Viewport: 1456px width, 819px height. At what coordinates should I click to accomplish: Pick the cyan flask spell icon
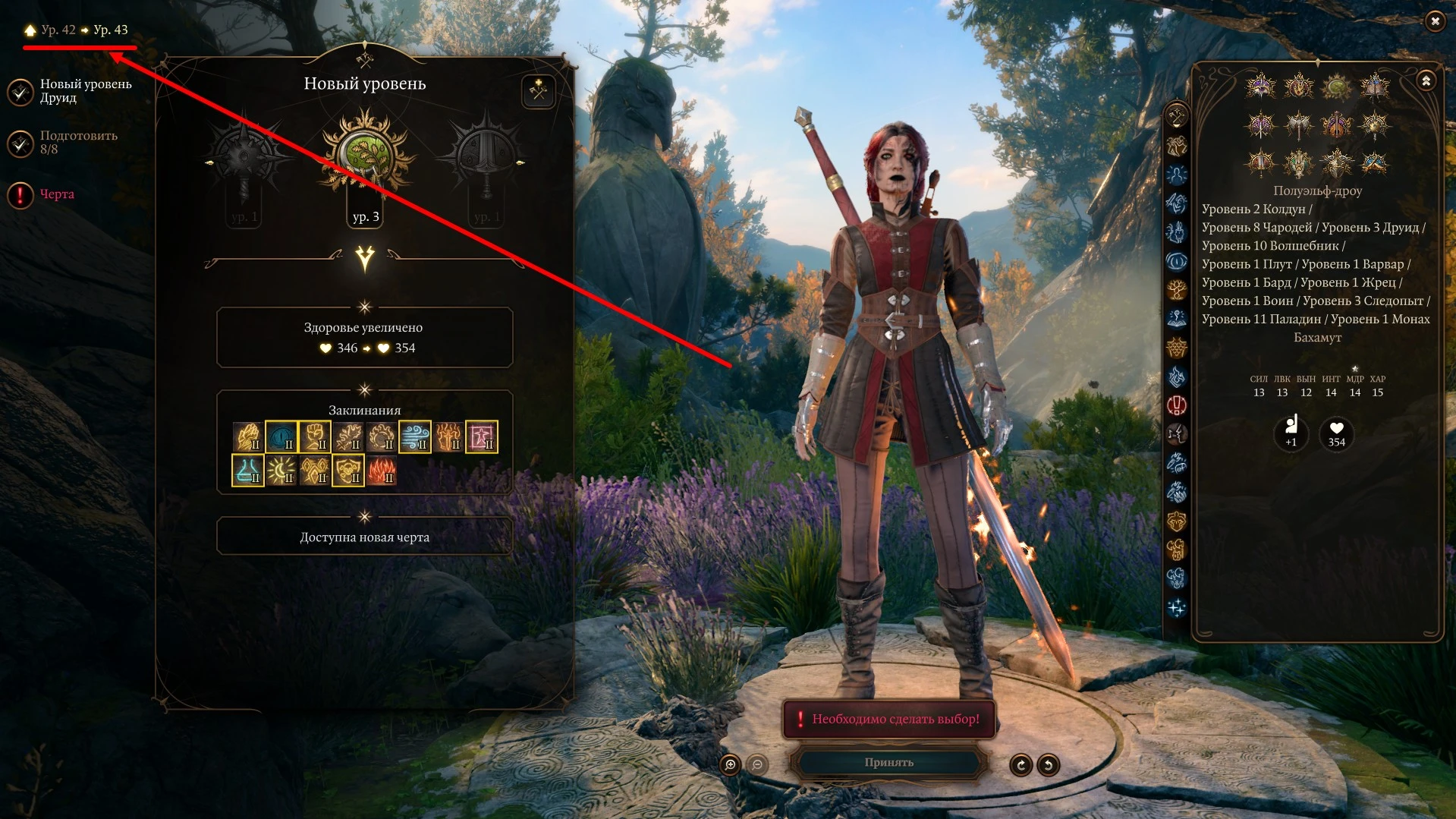pos(248,471)
